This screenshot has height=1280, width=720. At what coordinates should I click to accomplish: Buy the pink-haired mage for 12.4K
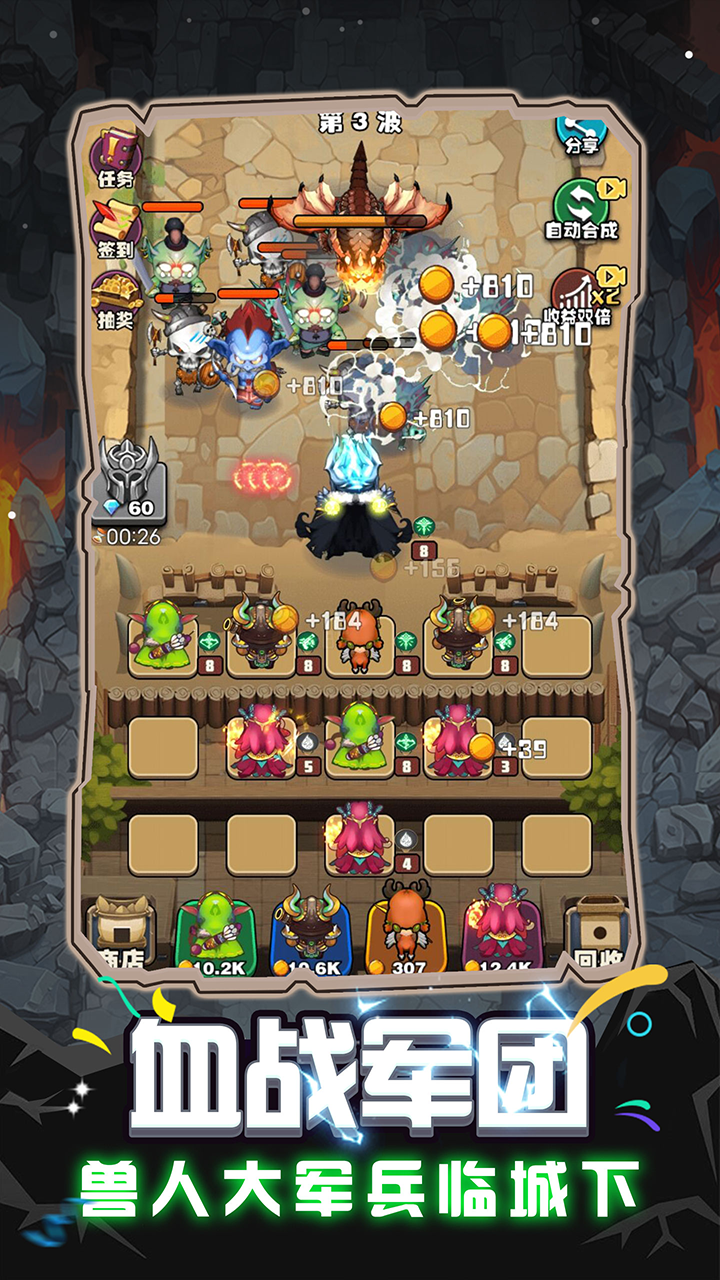tap(503, 932)
